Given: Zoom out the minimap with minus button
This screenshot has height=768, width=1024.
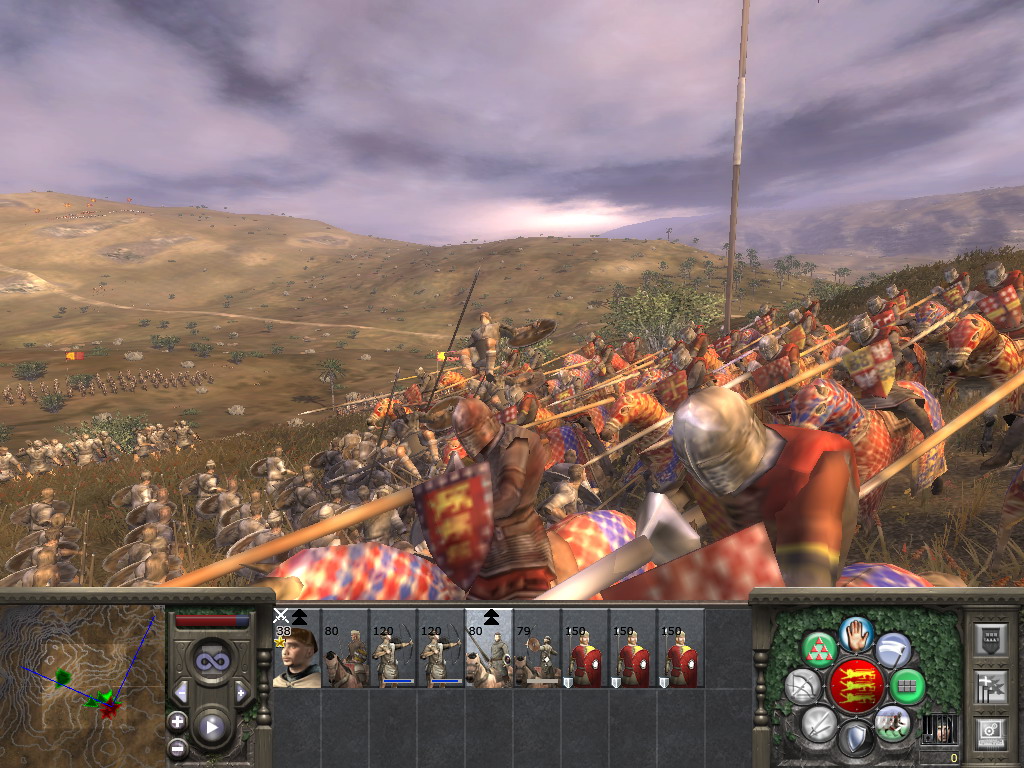Looking at the screenshot, I should pos(177,747).
